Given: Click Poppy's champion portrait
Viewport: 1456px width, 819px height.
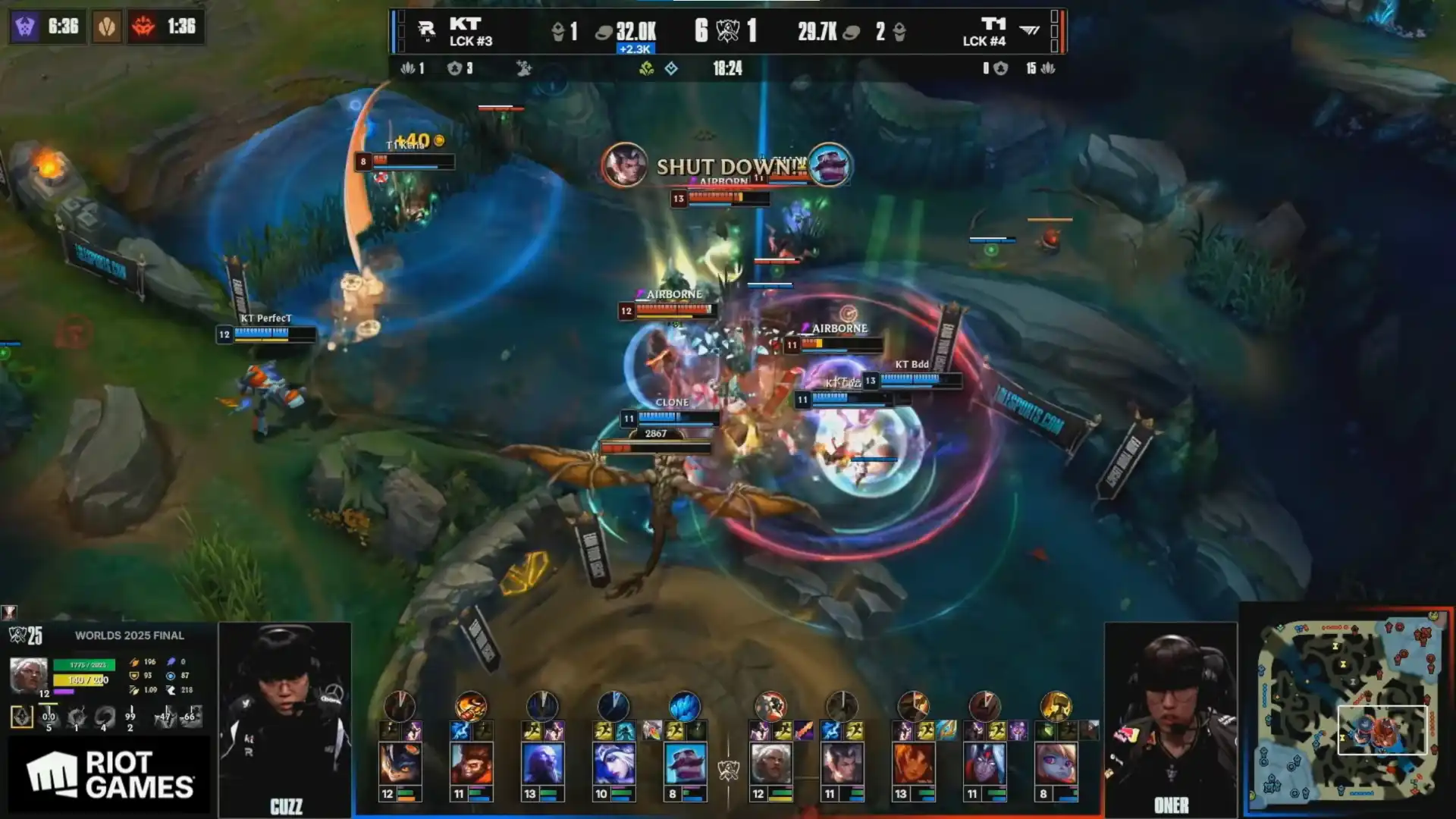Looking at the screenshot, I should [x=1056, y=763].
